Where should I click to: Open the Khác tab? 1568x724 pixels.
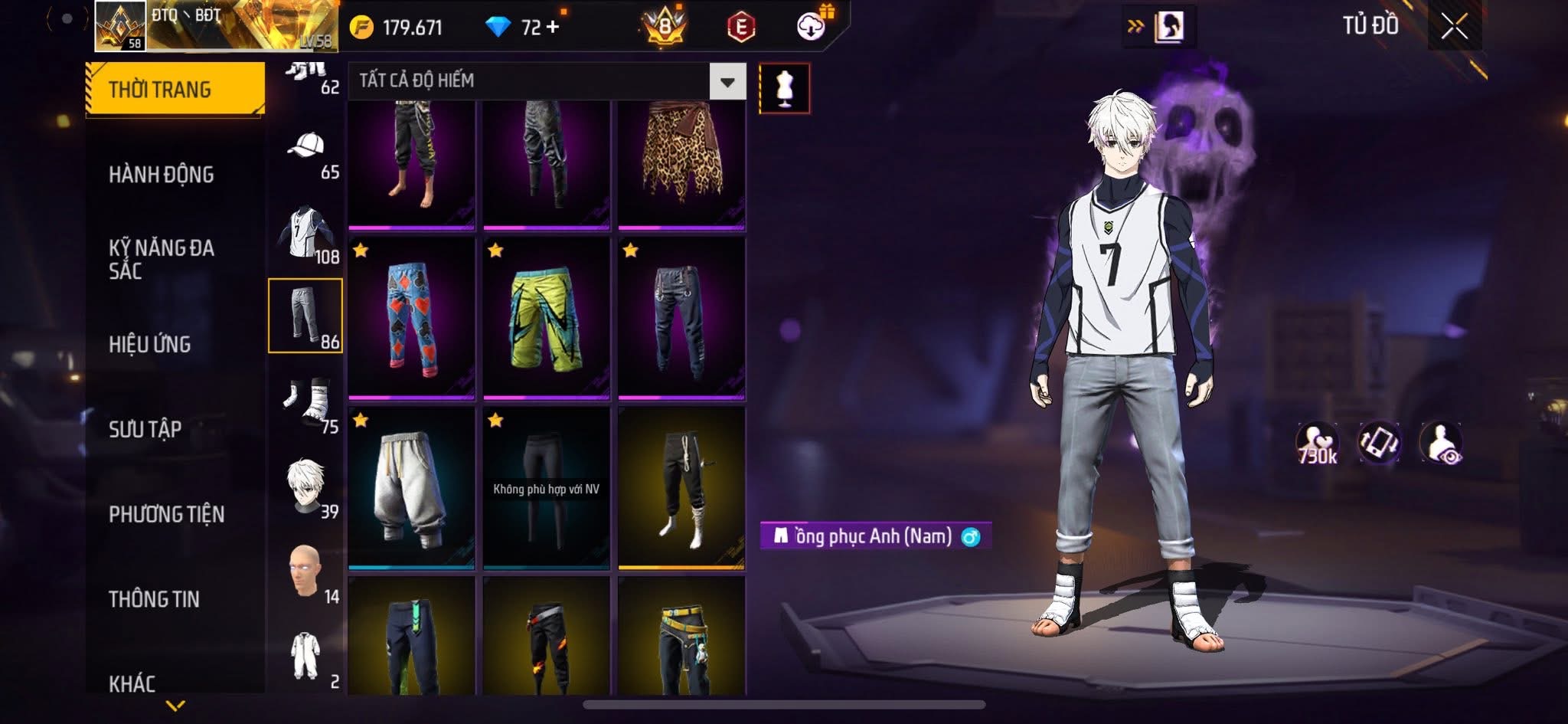[x=132, y=683]
